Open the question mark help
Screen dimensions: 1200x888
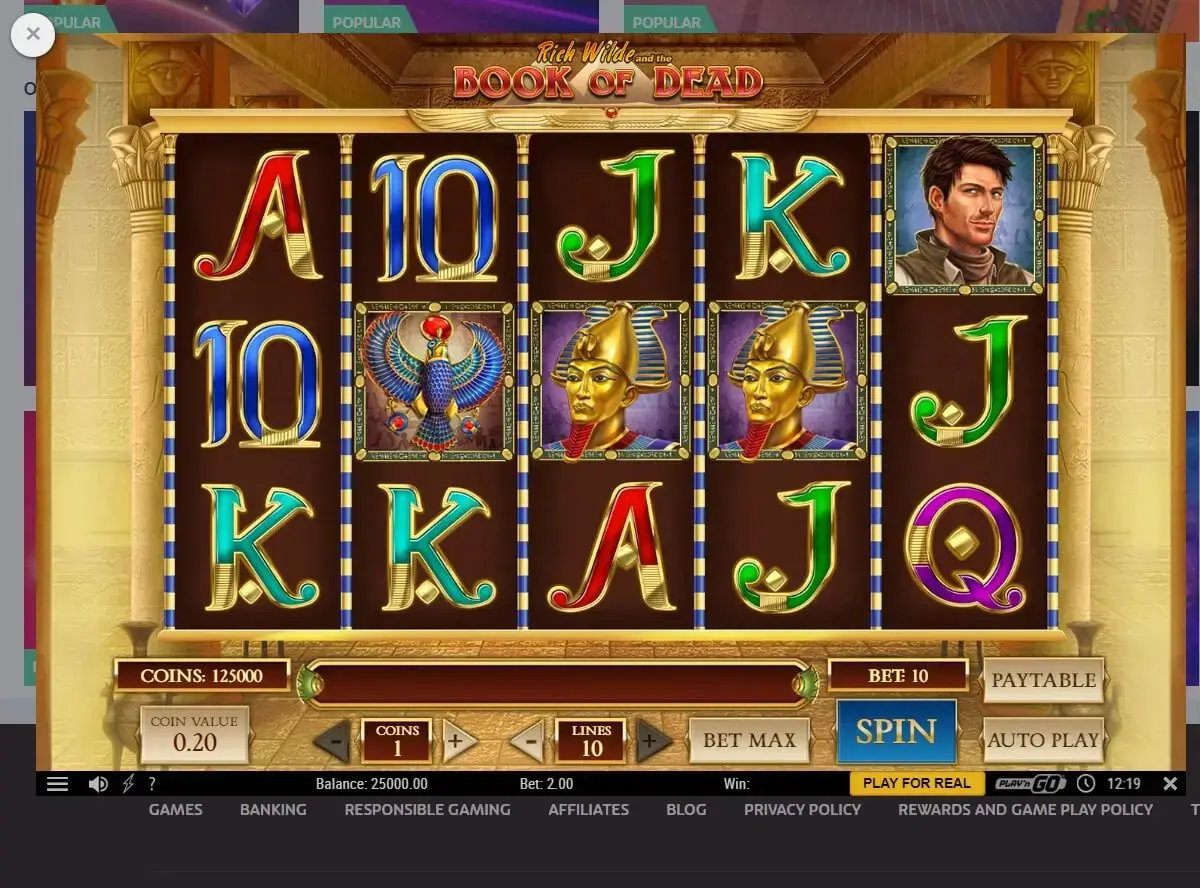(152, 784)
